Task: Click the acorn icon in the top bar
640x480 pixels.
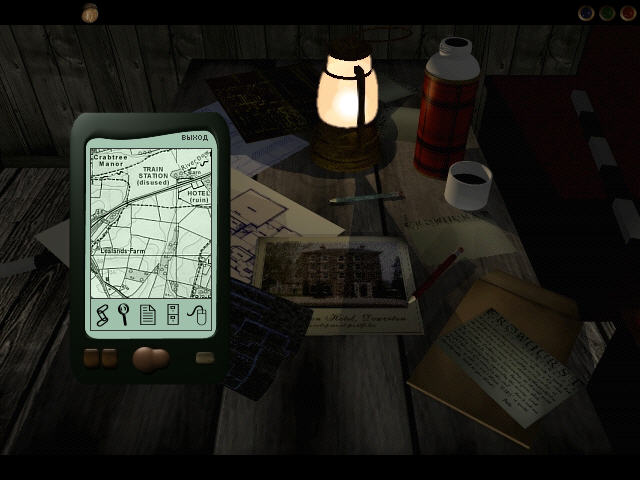Action: coord(91,12)
